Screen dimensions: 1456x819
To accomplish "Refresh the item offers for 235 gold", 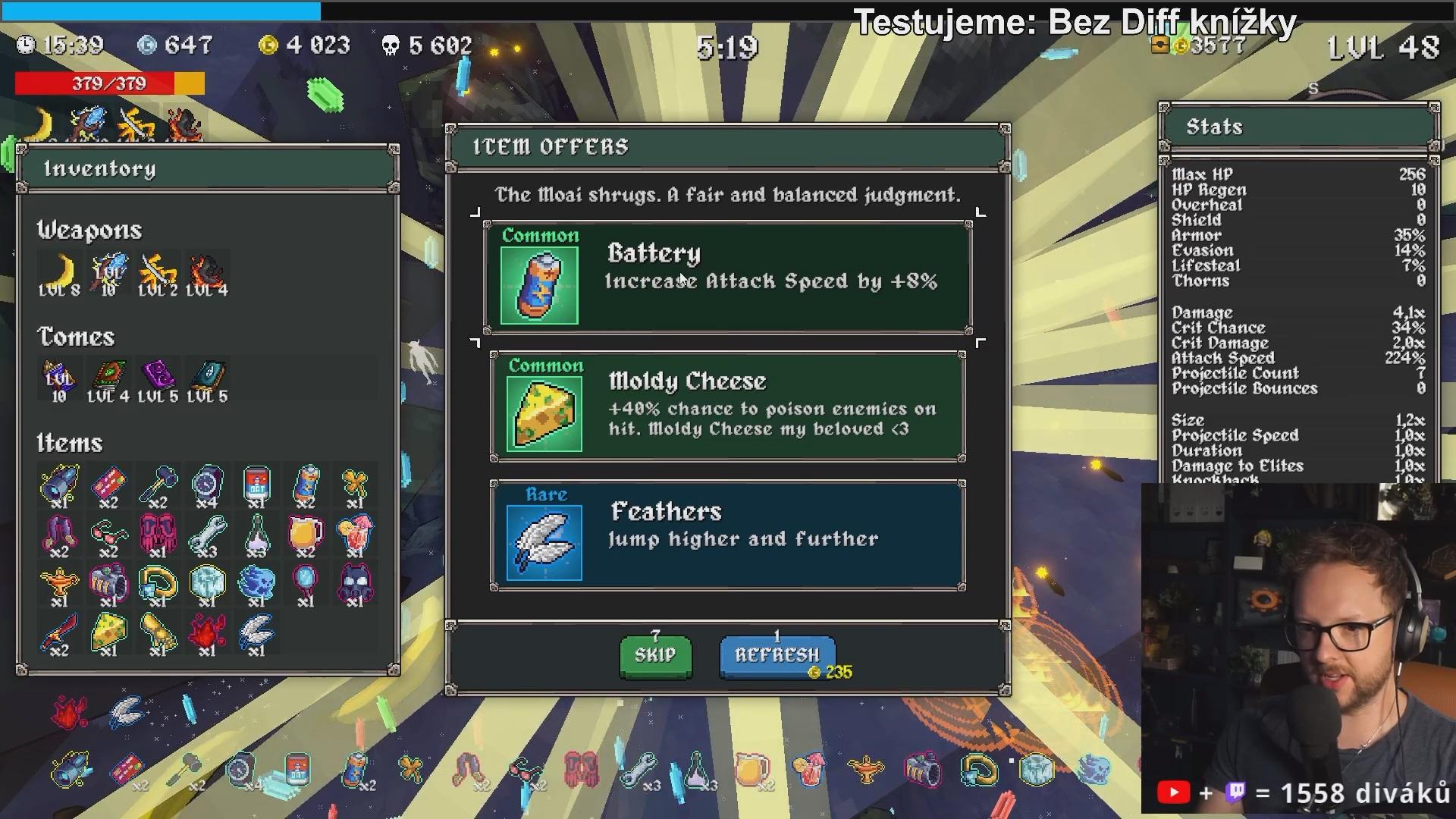I will click(x=777, y=656).
